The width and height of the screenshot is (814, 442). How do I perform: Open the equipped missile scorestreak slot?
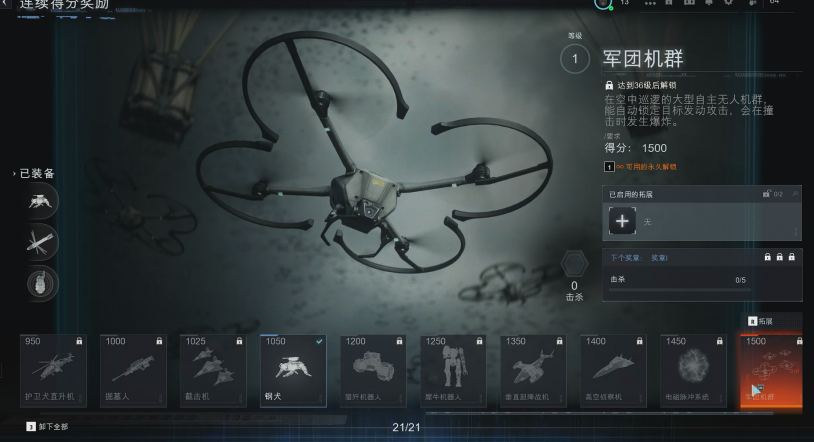pyautogui.click(x=42, y=242)
